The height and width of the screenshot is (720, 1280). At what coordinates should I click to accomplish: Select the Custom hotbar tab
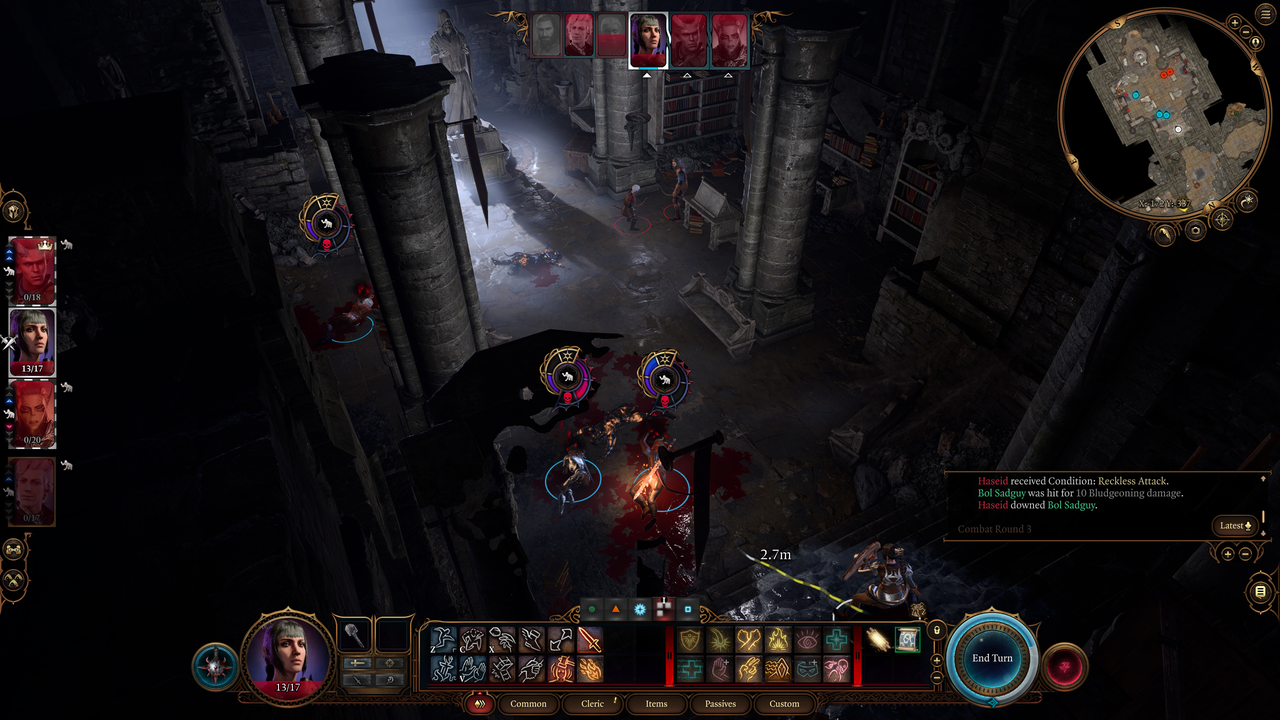point(784,703)
